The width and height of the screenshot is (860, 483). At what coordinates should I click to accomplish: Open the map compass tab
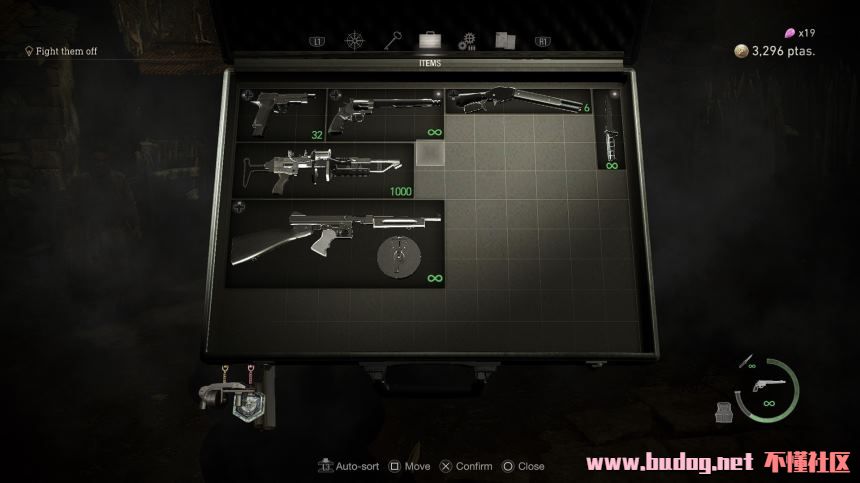pyautogui.click(x=353, y=41)
